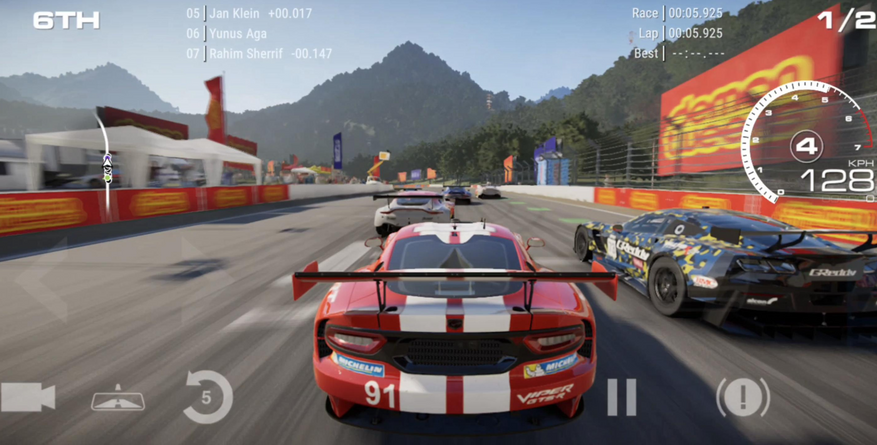
Task: Apply the handbrake warning icon
Action: [742, 397]
